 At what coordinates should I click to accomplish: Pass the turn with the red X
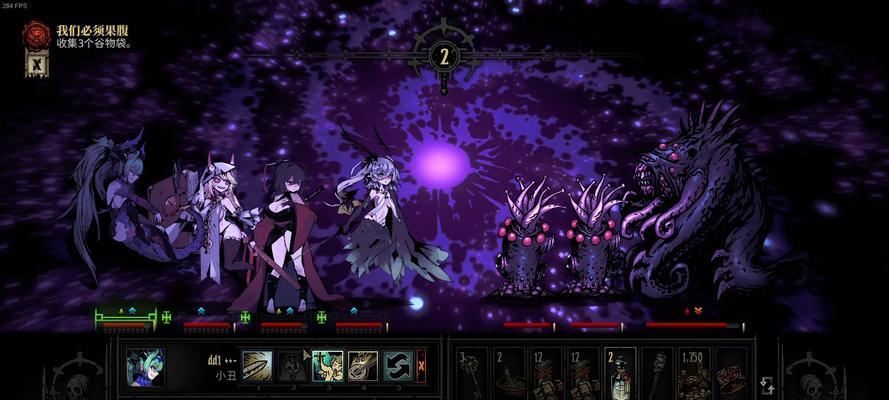pyautogui.click(x=421, y=366)
